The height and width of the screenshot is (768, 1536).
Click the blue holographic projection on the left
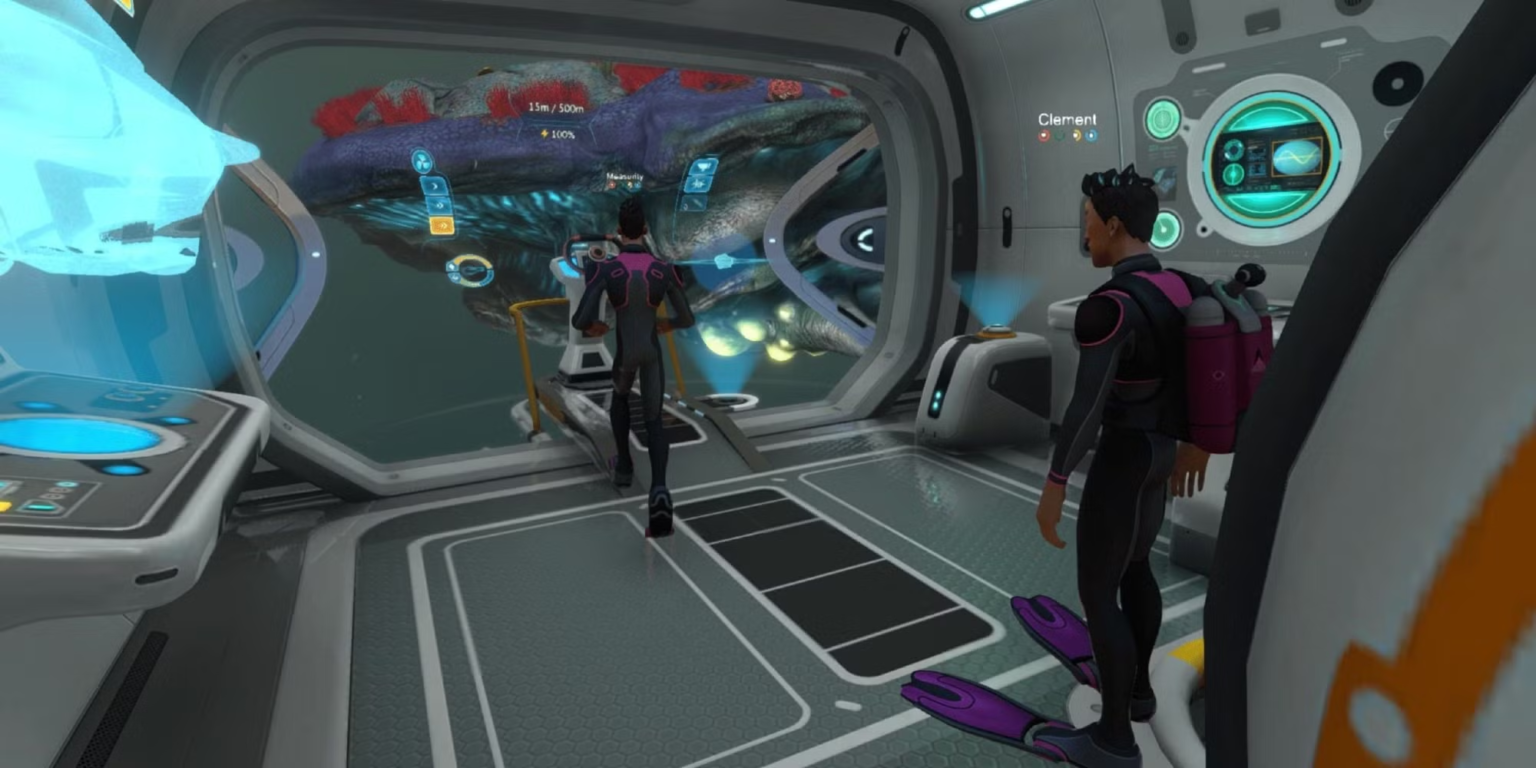100,150
